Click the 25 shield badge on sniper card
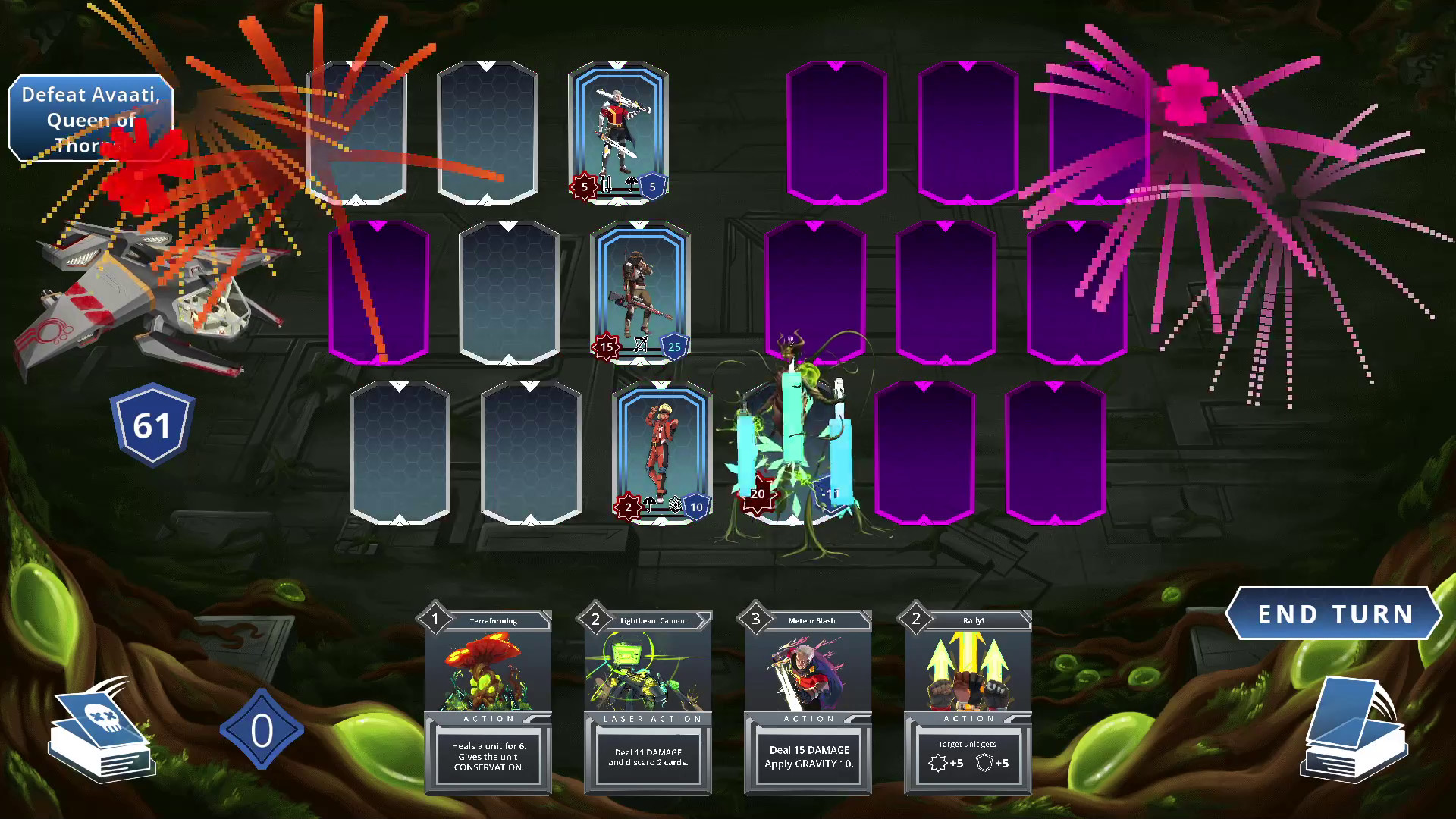The height and width of the screenshot is (819, 1456). [x=673, y=347]
